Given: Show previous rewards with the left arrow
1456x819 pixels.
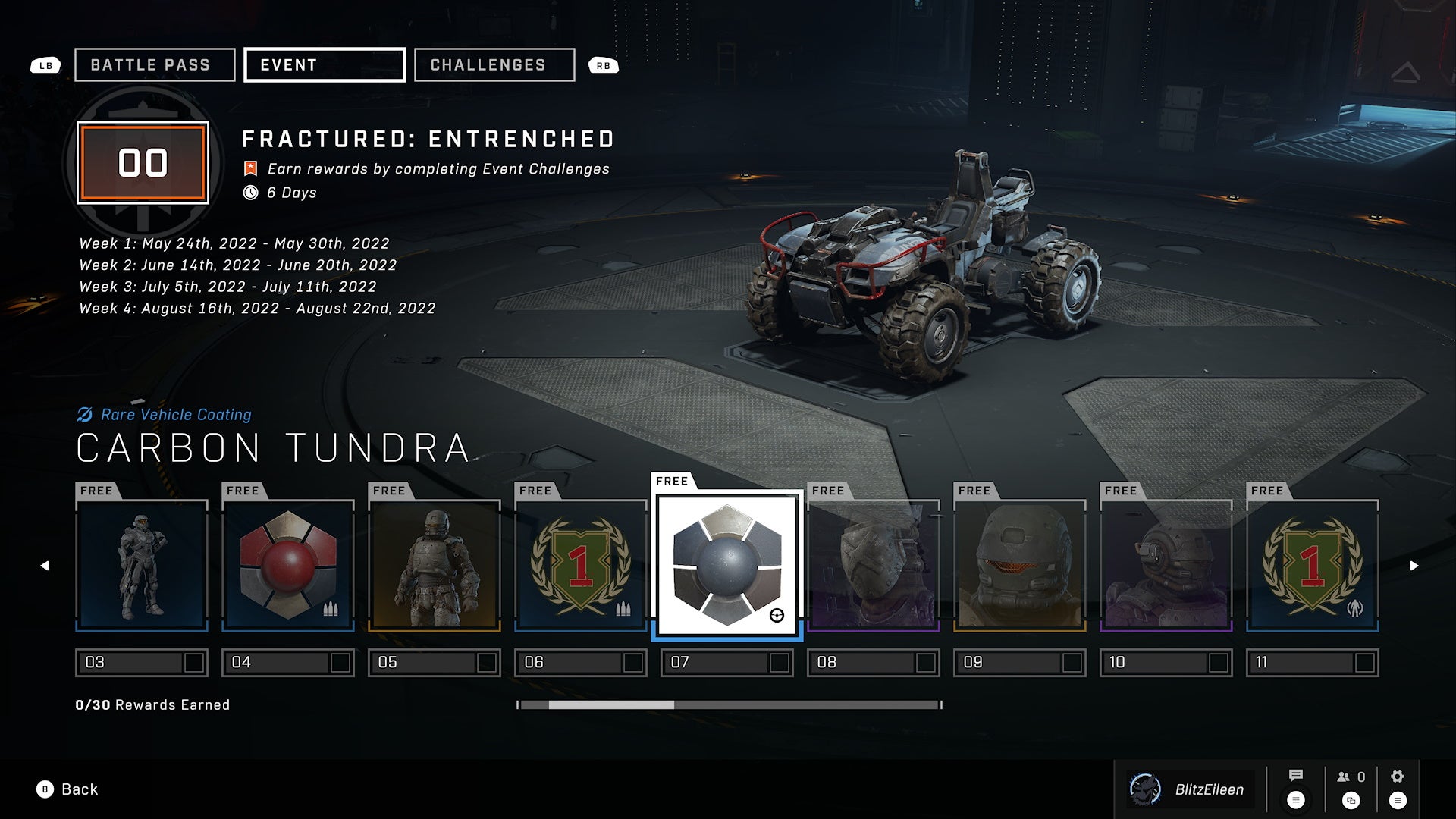Looking at the screenshot, I should coord(45,566).
